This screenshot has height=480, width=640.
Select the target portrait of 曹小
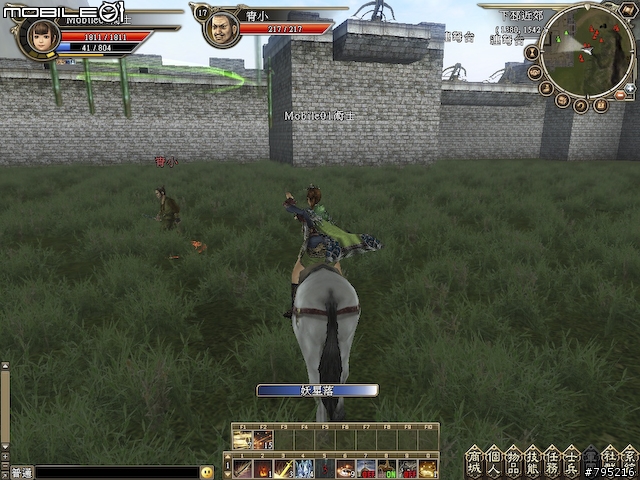[x=221, y=29]
